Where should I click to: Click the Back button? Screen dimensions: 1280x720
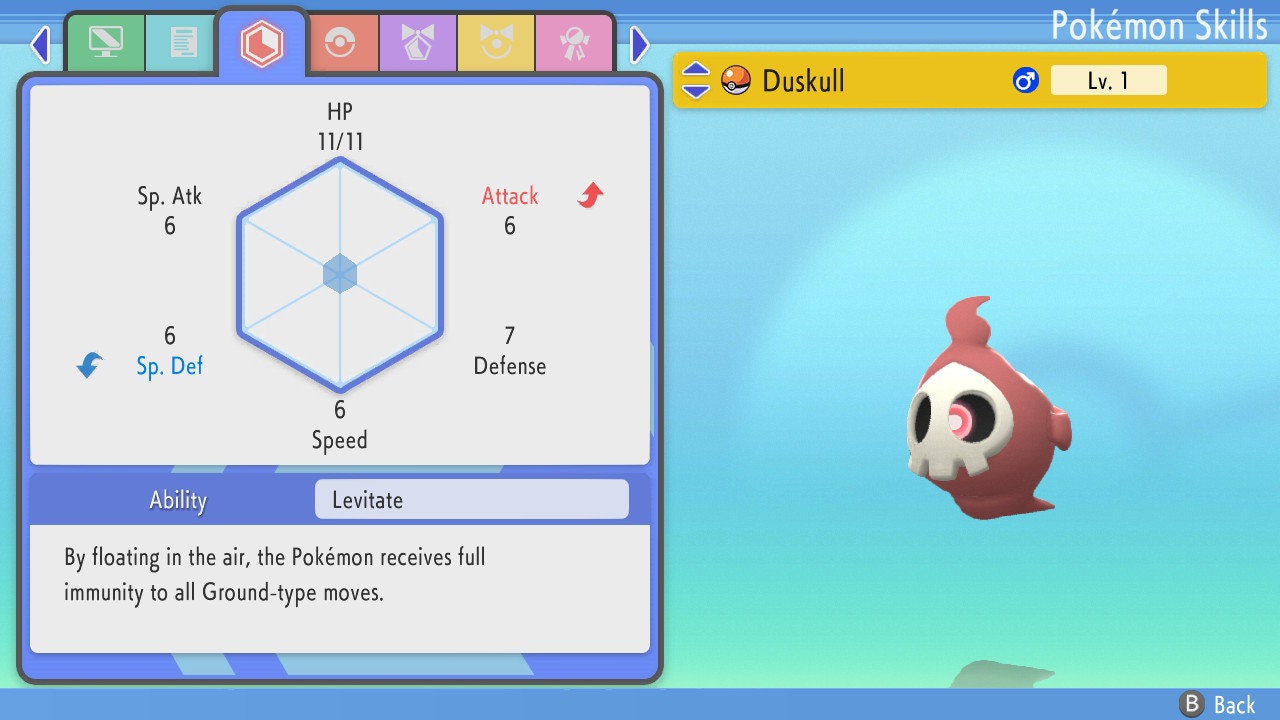pos(1218,705)
